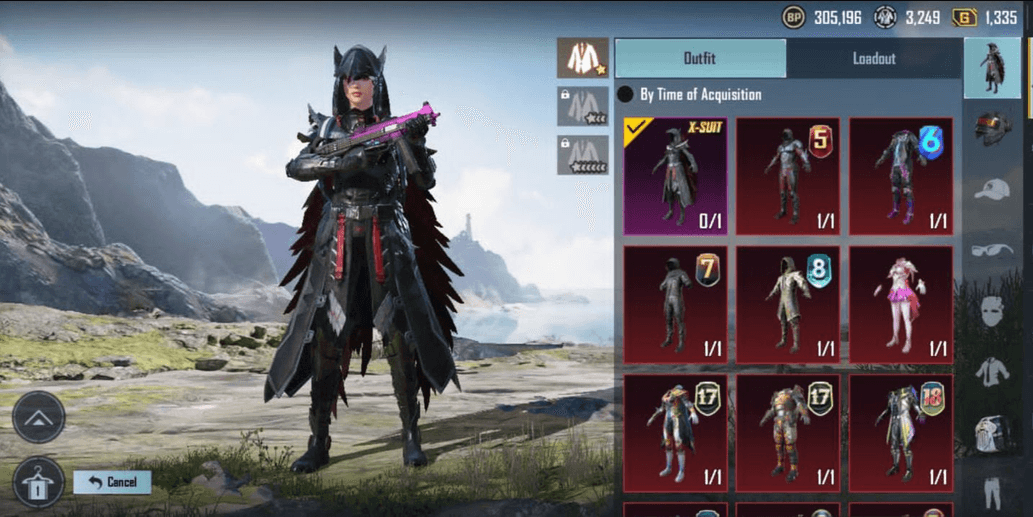The width and height of the screenshot is (1033, 517).
Task: Select the X-SUIT outfit tile
Action: pyautogui.click(x=675, y=176)
